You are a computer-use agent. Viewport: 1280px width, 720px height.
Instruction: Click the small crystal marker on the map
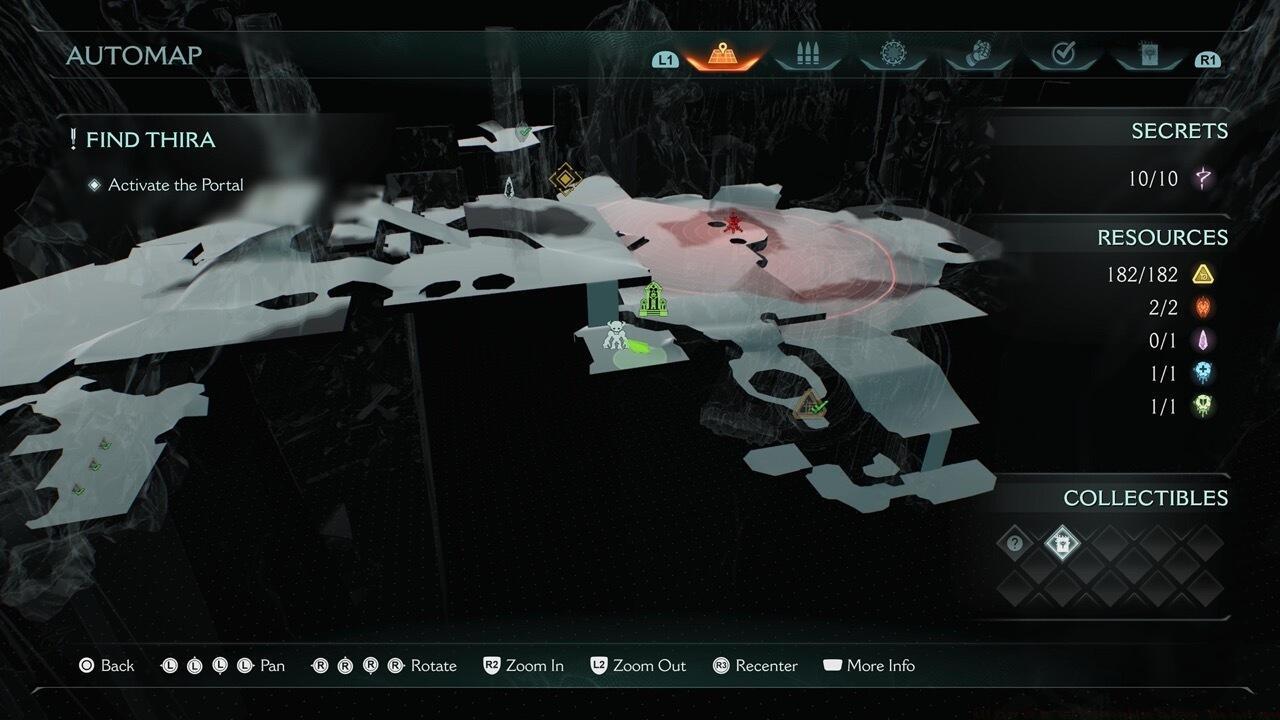[509, 187]
